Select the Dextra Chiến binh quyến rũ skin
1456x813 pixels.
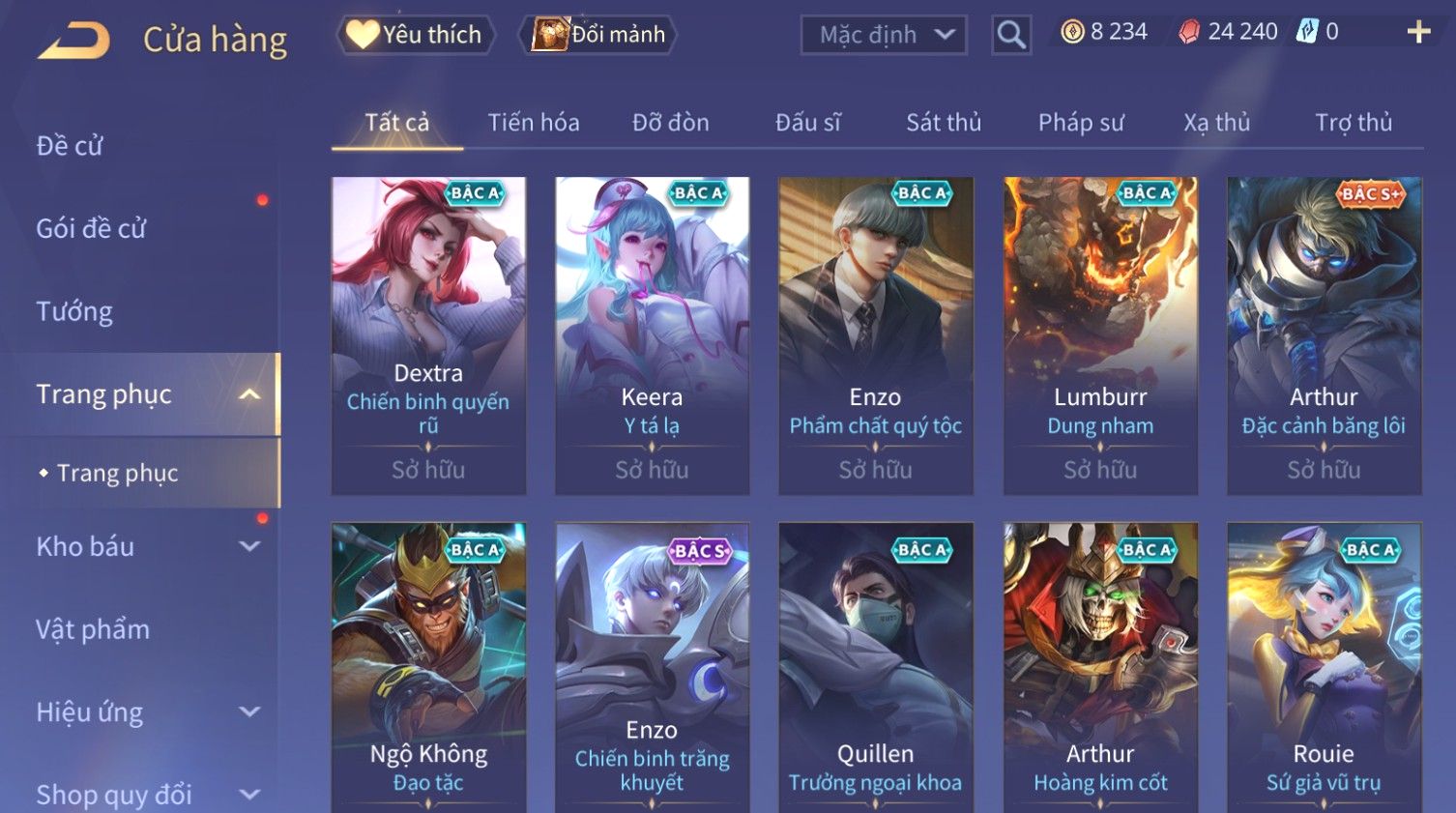[428, 334]
